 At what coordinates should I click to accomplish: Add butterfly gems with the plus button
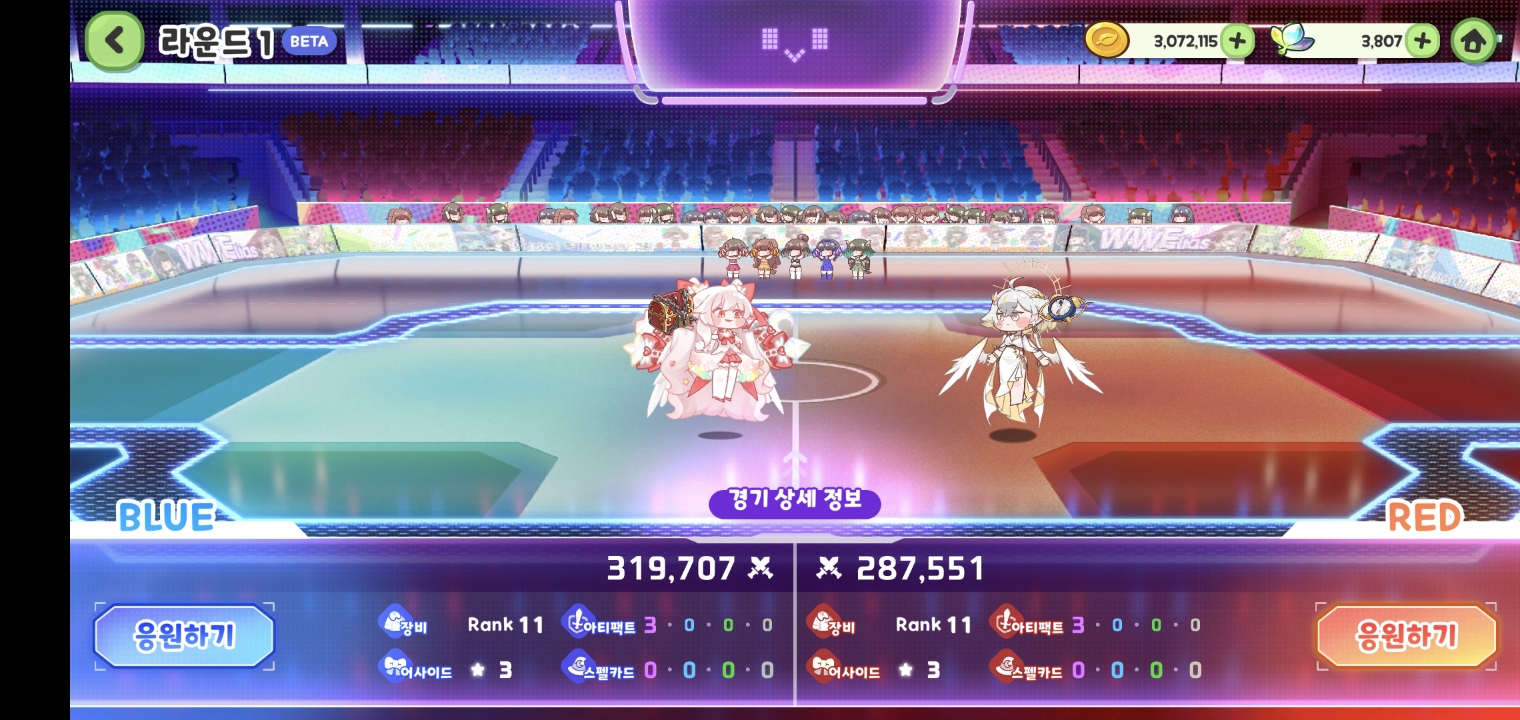click(x=1421, y=41)
